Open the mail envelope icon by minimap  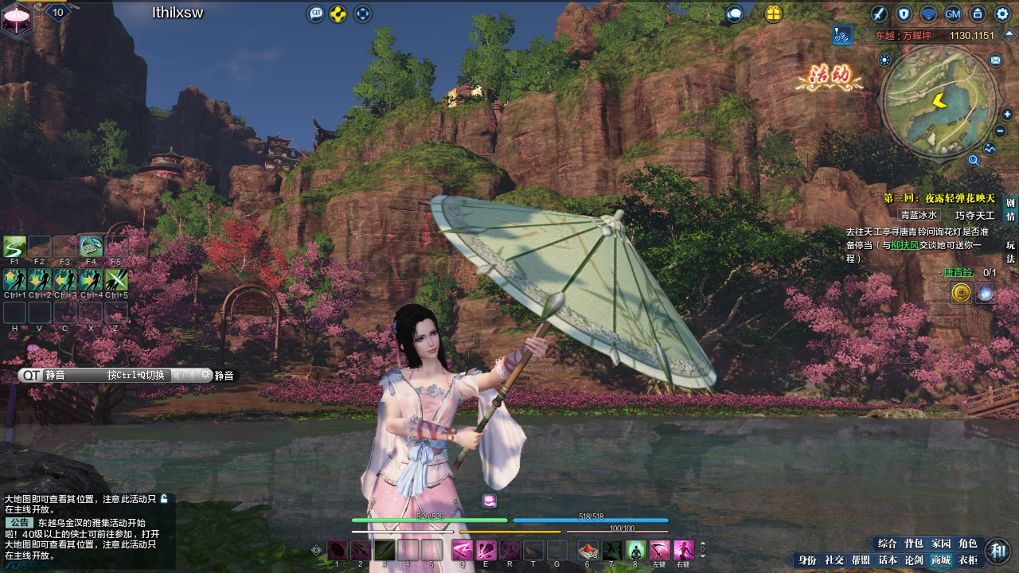pyautogui.click(x=995, y=61)
